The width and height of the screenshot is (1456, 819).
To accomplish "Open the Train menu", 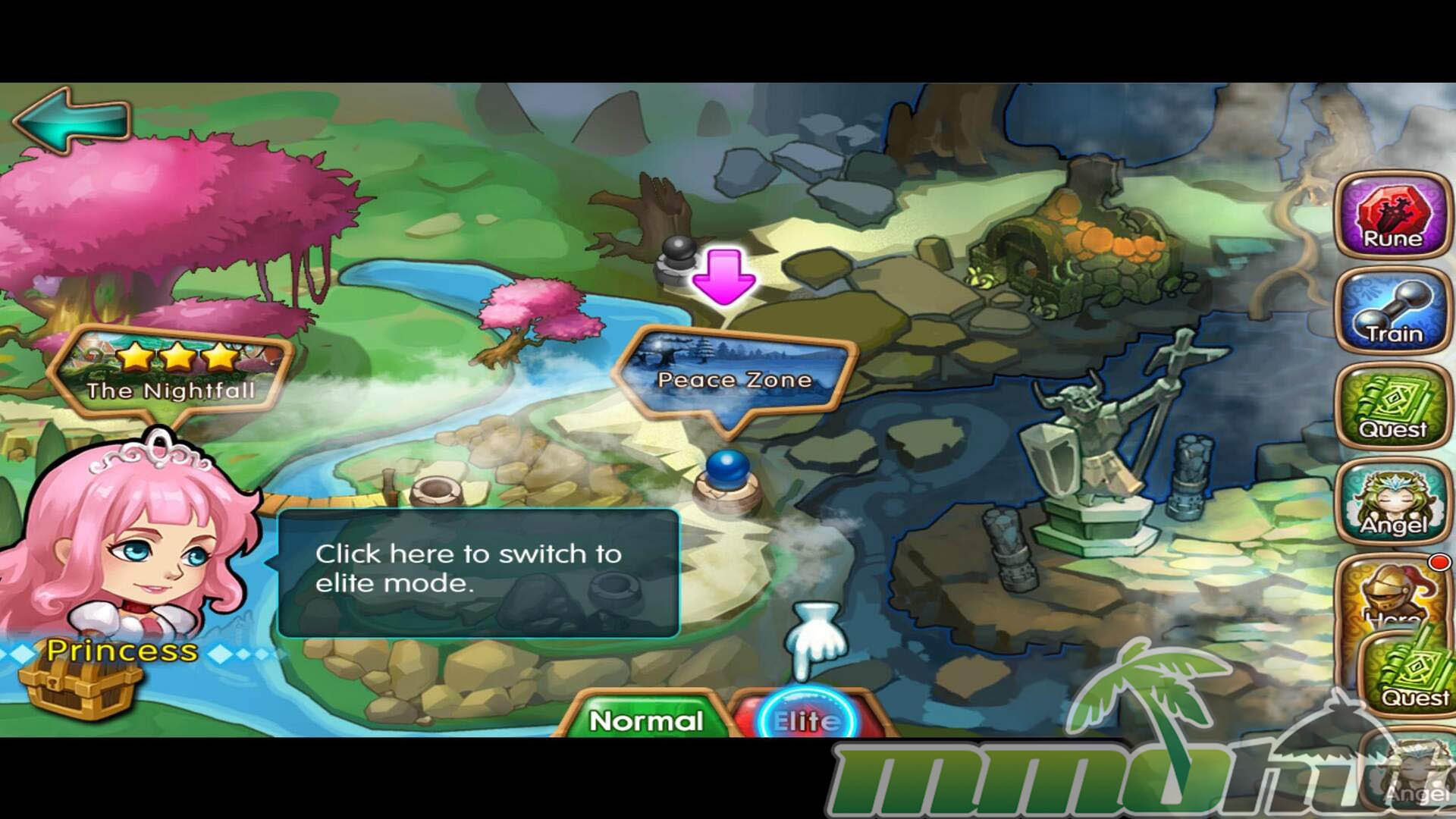I will coord(1392,311).
